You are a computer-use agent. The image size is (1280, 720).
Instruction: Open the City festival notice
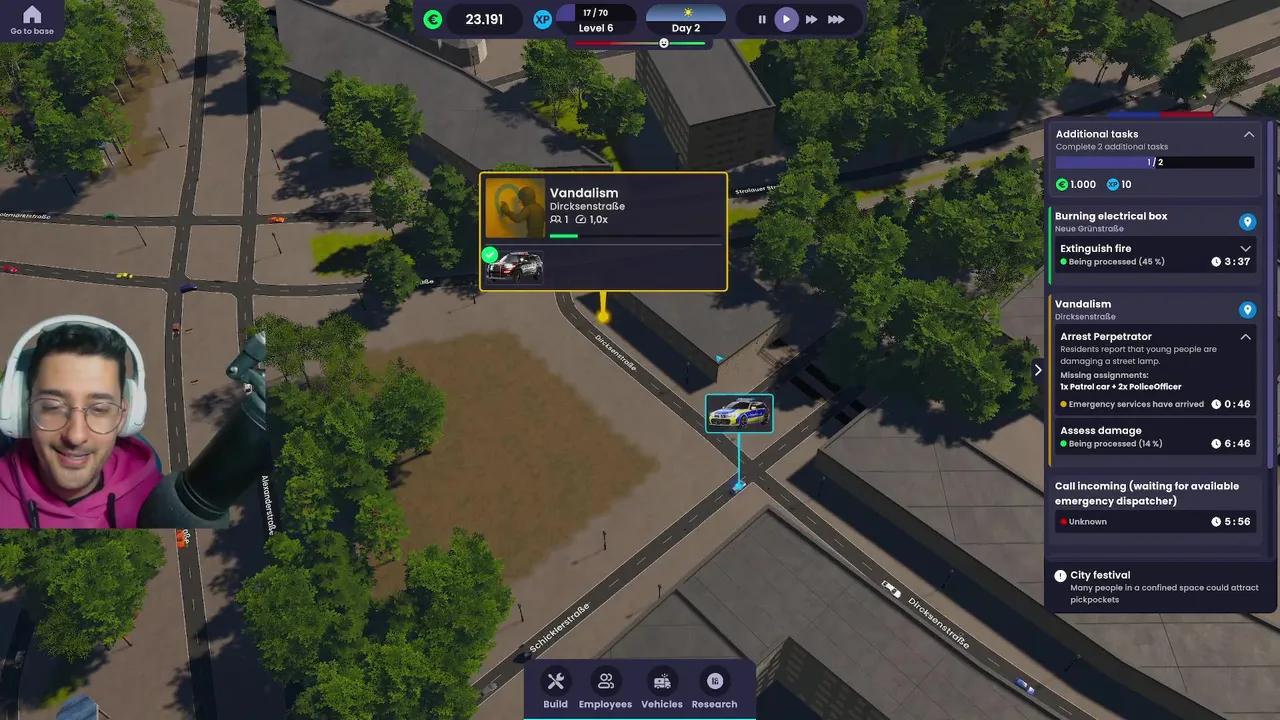pyautogui.click(x=1155, y=581)
